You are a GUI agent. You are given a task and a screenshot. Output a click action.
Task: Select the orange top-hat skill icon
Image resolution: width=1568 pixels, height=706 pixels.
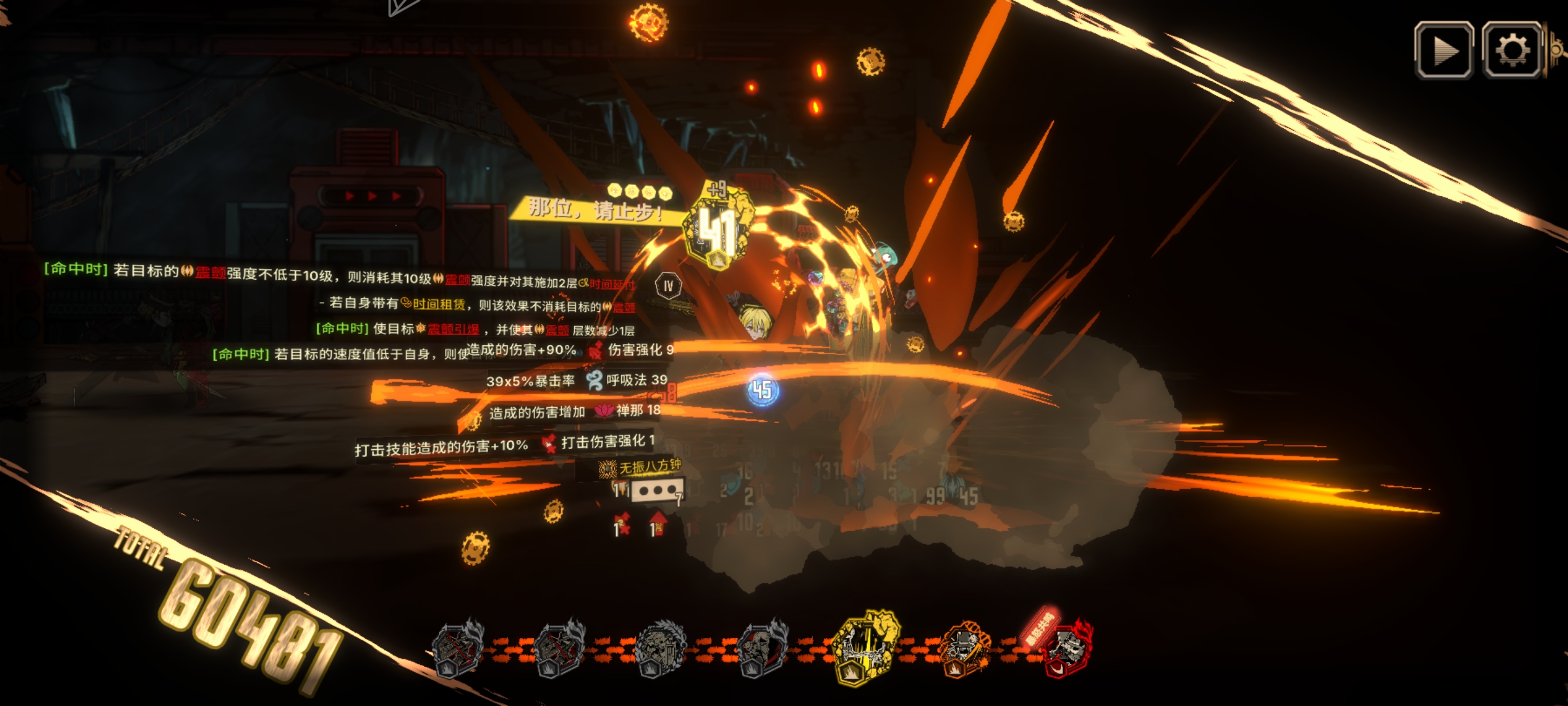[x=966, y=648]
